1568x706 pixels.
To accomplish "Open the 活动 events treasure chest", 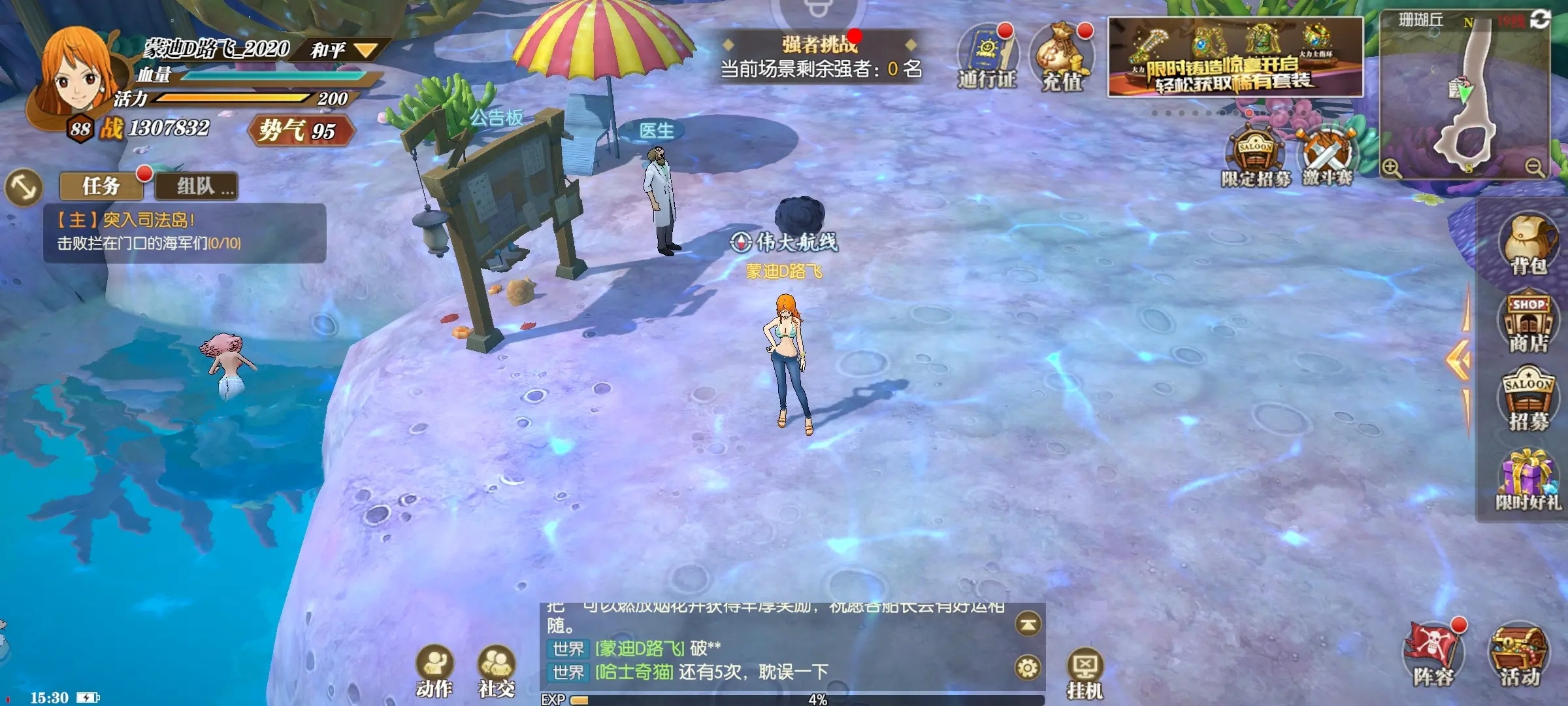I will pyautogui.click(x=1520, y=654).
